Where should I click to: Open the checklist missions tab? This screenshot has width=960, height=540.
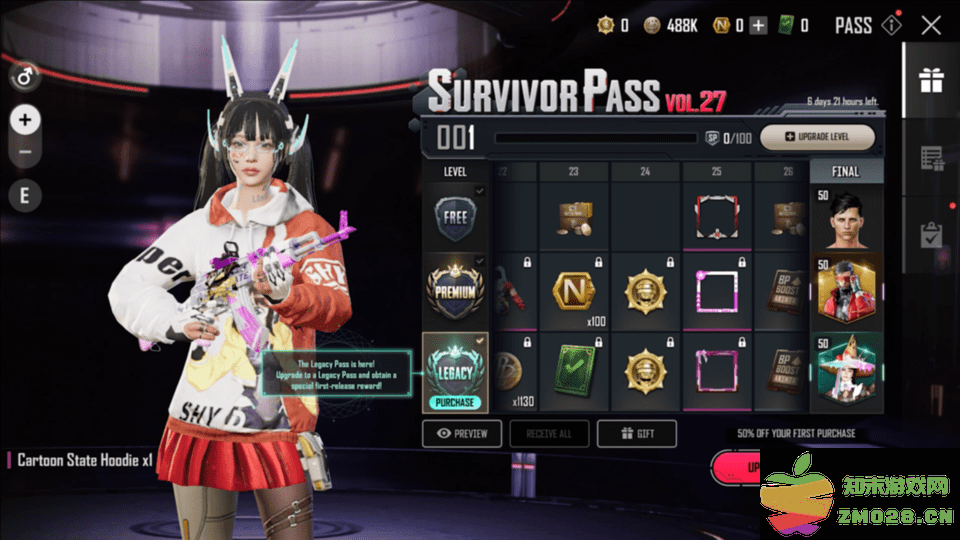(x=931, y=158)
